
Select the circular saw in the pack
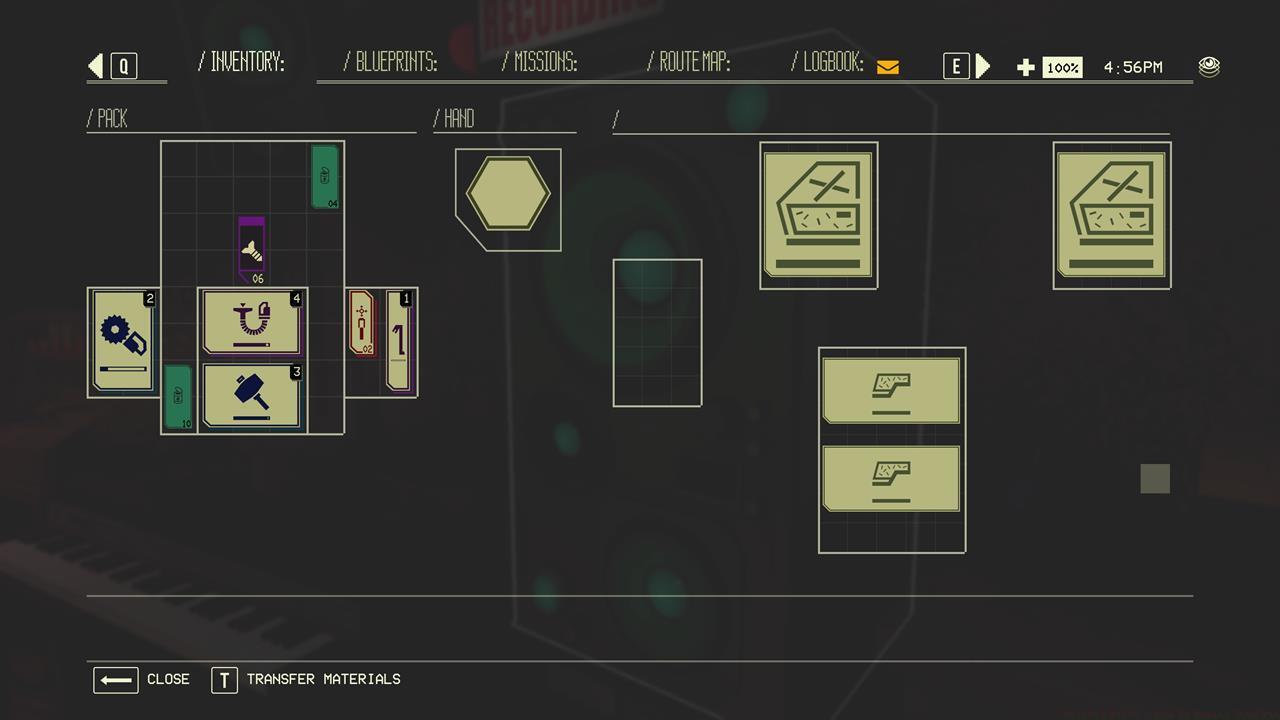click(121, 340)
